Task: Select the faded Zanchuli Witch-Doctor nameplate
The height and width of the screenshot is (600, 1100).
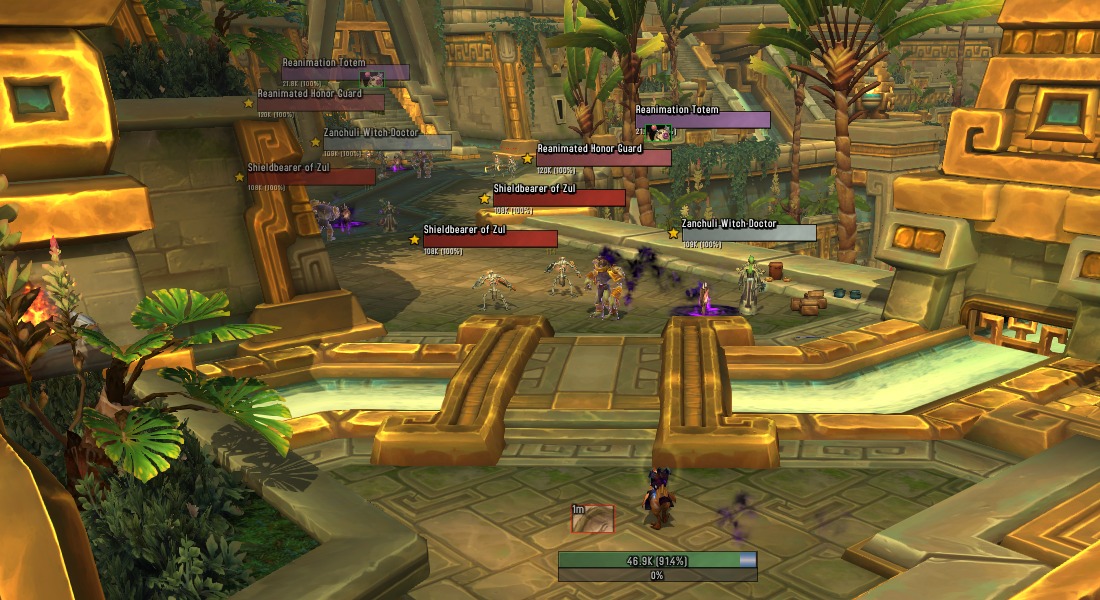Action: click(x=387, y=142)
